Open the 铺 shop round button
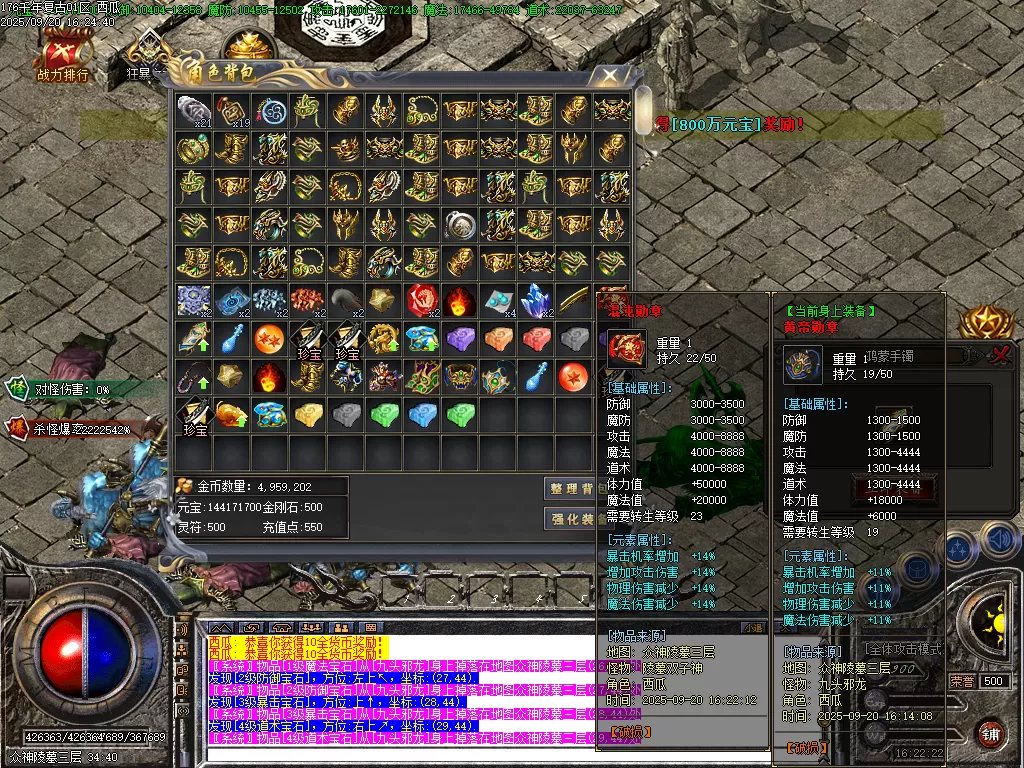Viewport: 1024px width, 768px height. [990, 731]
